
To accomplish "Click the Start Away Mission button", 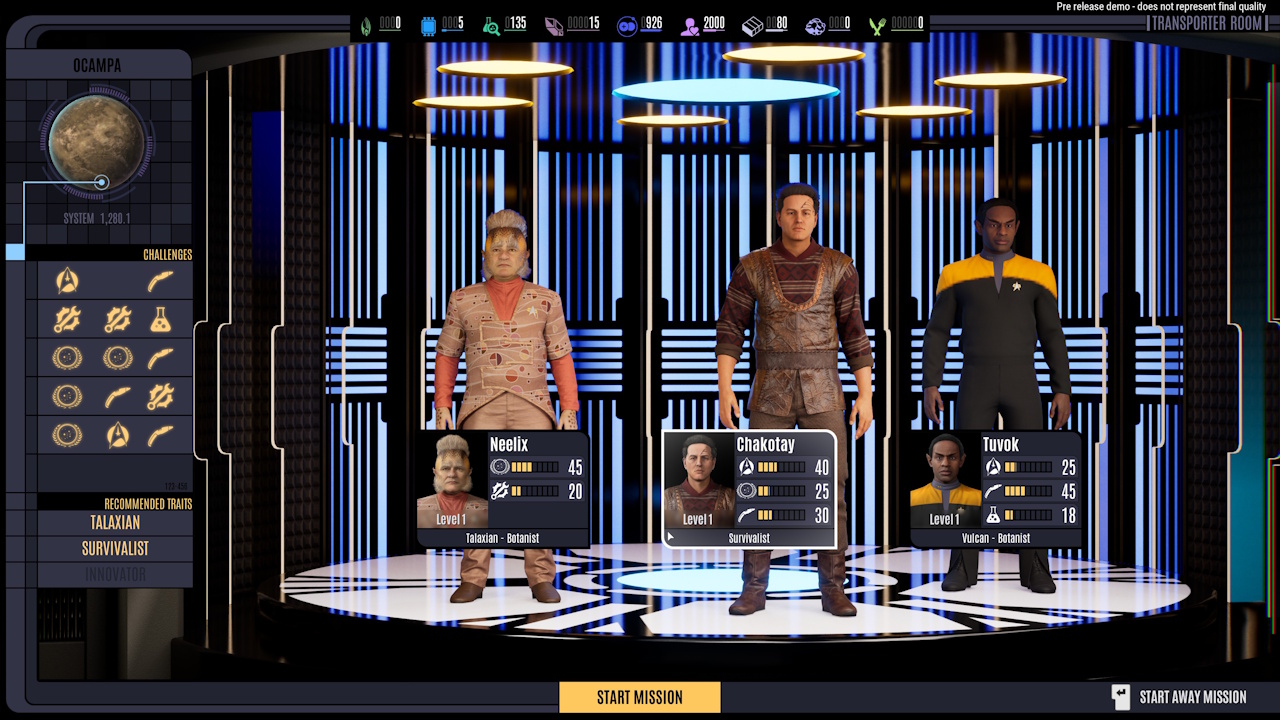I will (1193, 697).
